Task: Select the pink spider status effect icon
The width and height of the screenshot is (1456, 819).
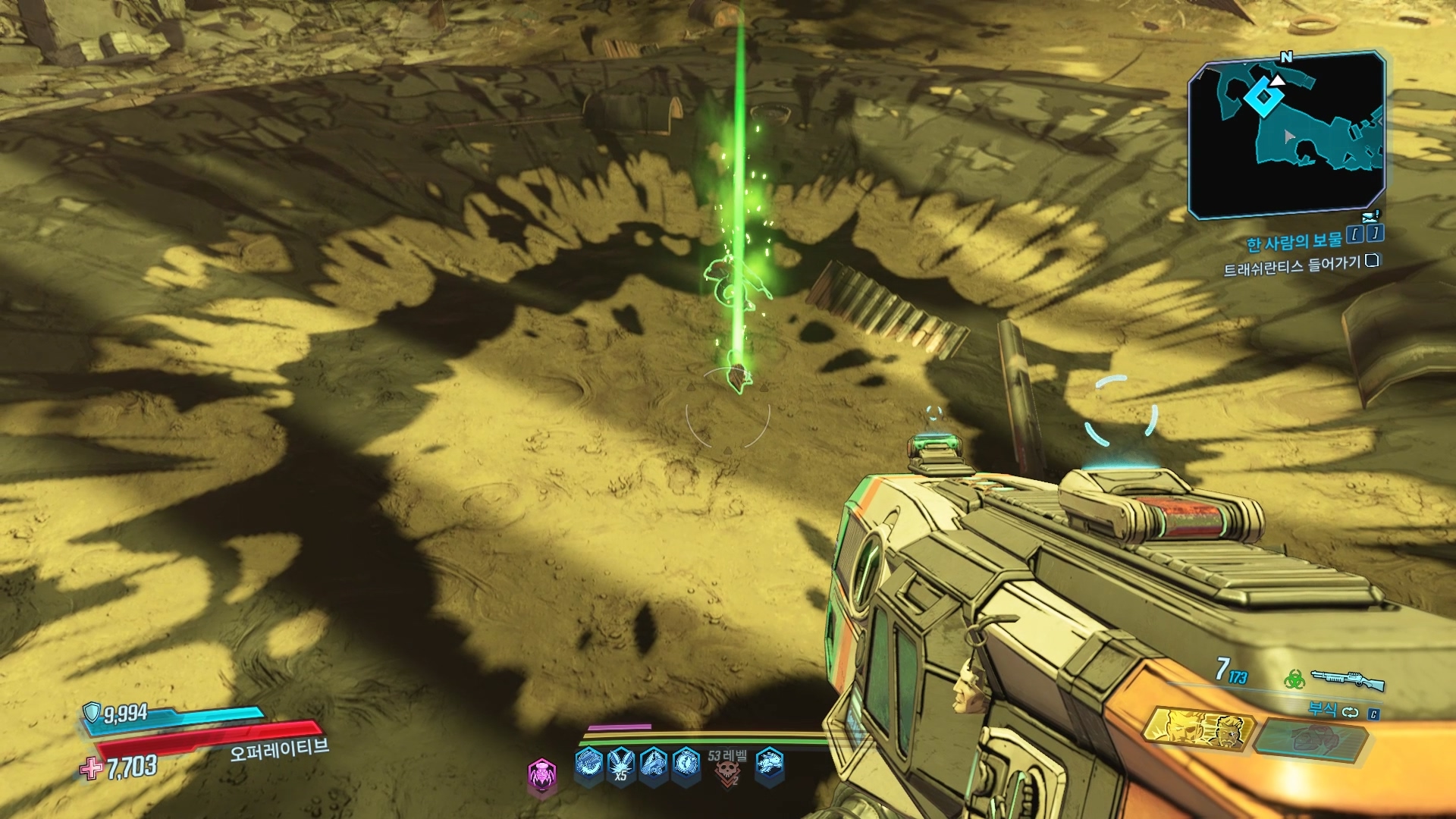Action: pos(541,774)
